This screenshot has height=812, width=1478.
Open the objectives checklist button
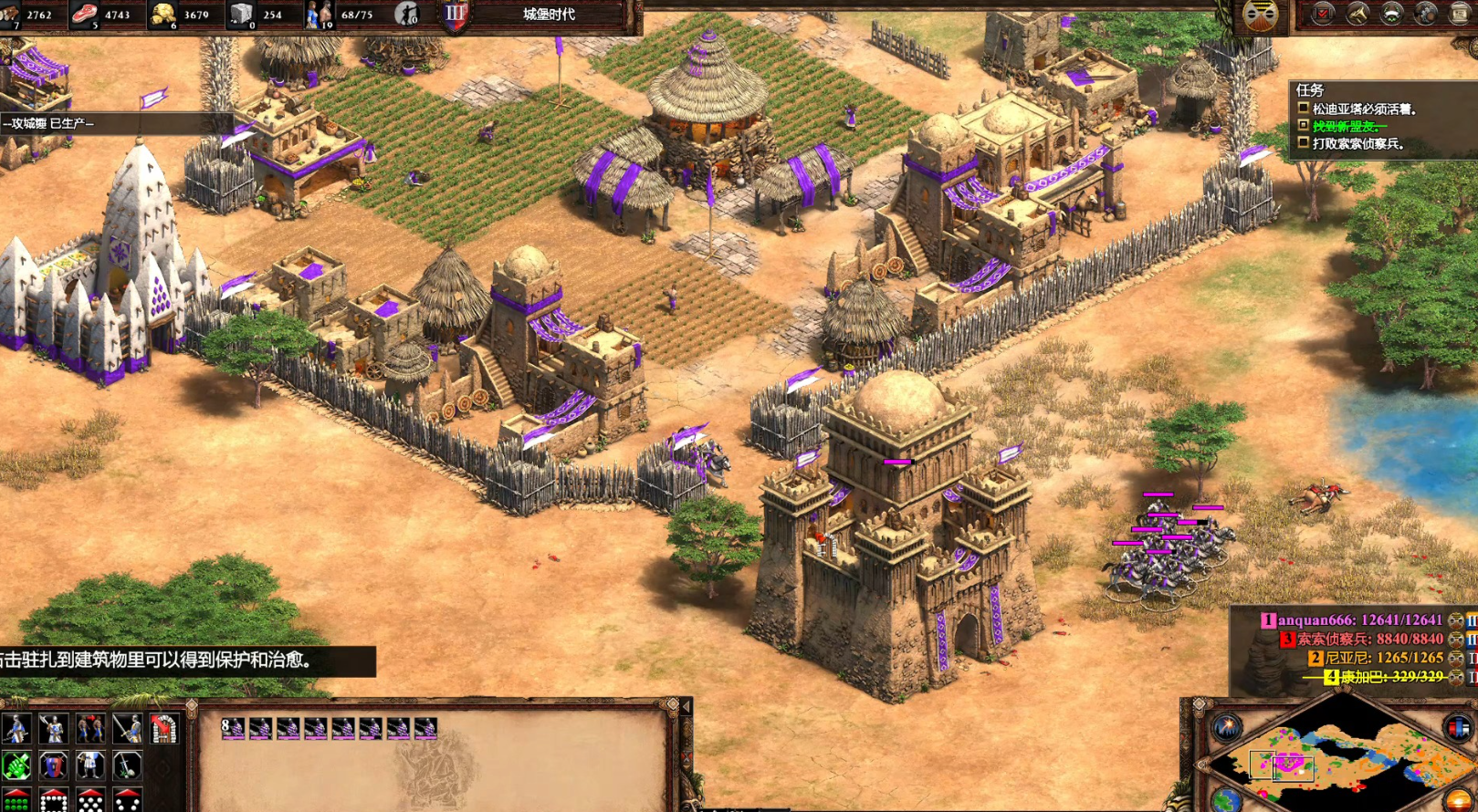[x=1323, y=14]
